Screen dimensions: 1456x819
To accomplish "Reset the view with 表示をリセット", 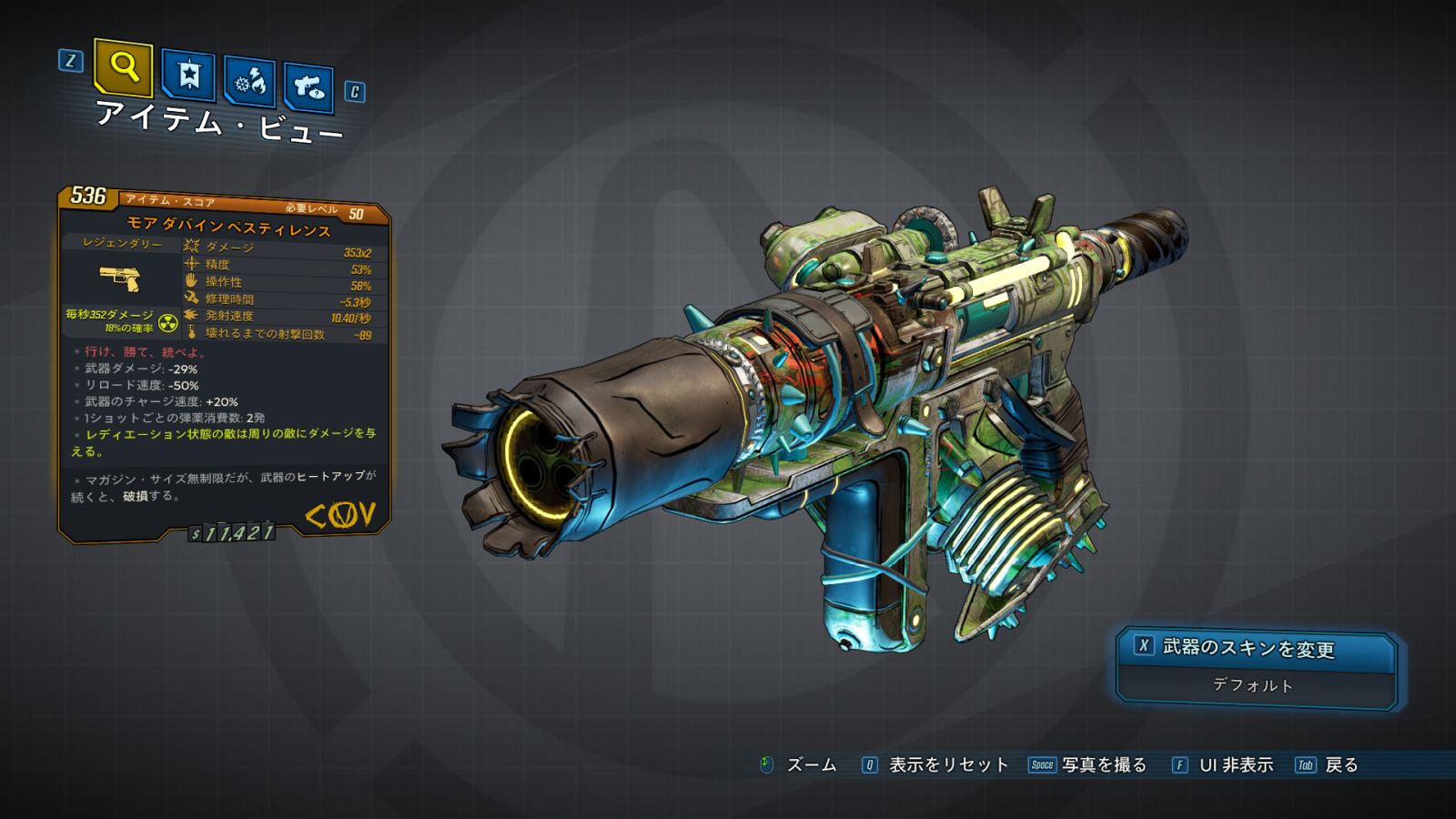I will point(936,765).
